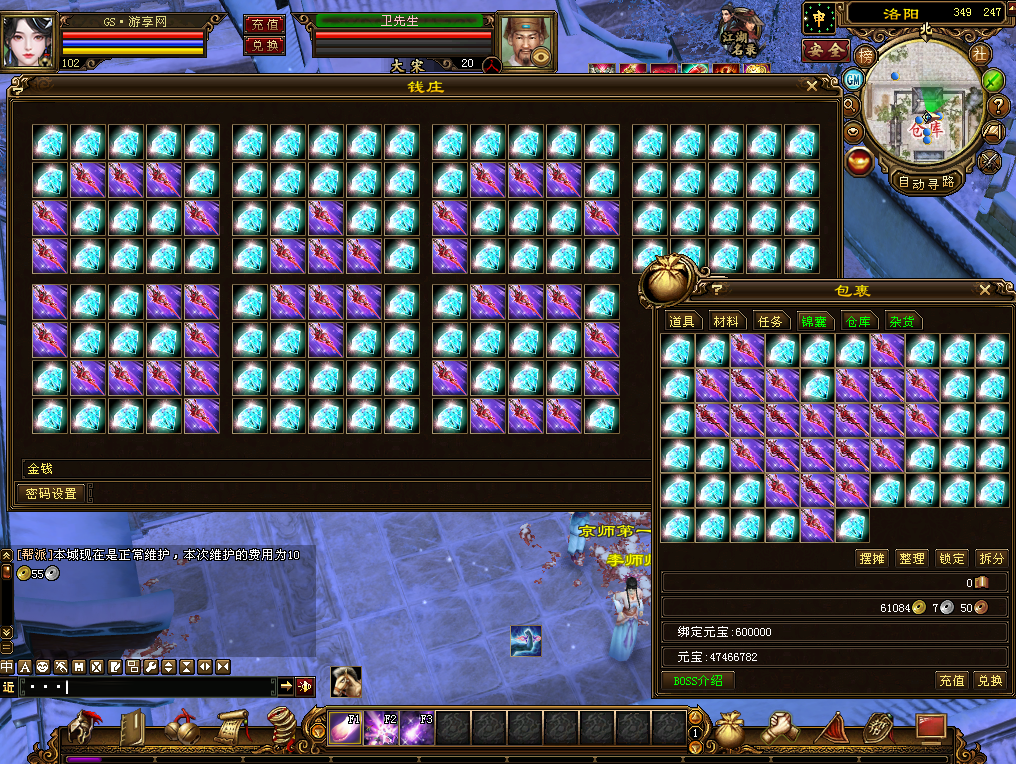Show the 杂货 sundries tab
Screen dimensions: 1016x764
click(902, 321)
